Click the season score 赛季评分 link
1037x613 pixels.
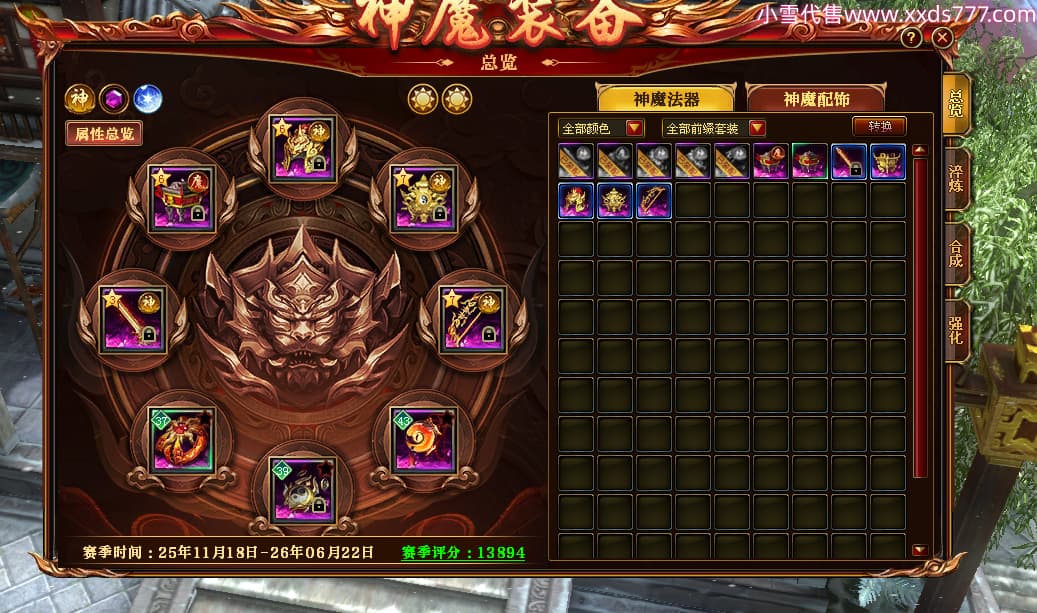463,552
